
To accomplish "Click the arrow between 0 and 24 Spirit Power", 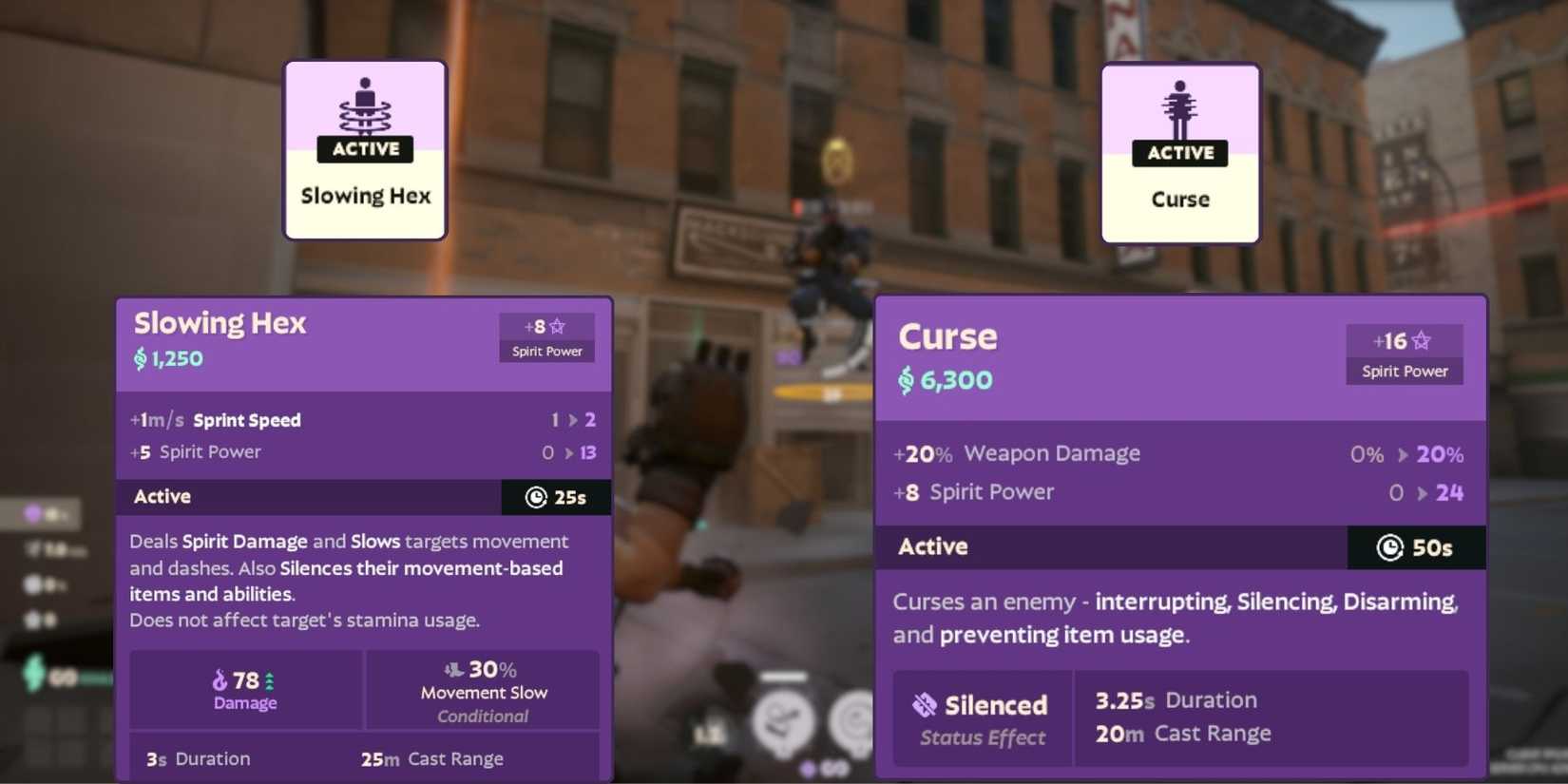I will 1424,492.
